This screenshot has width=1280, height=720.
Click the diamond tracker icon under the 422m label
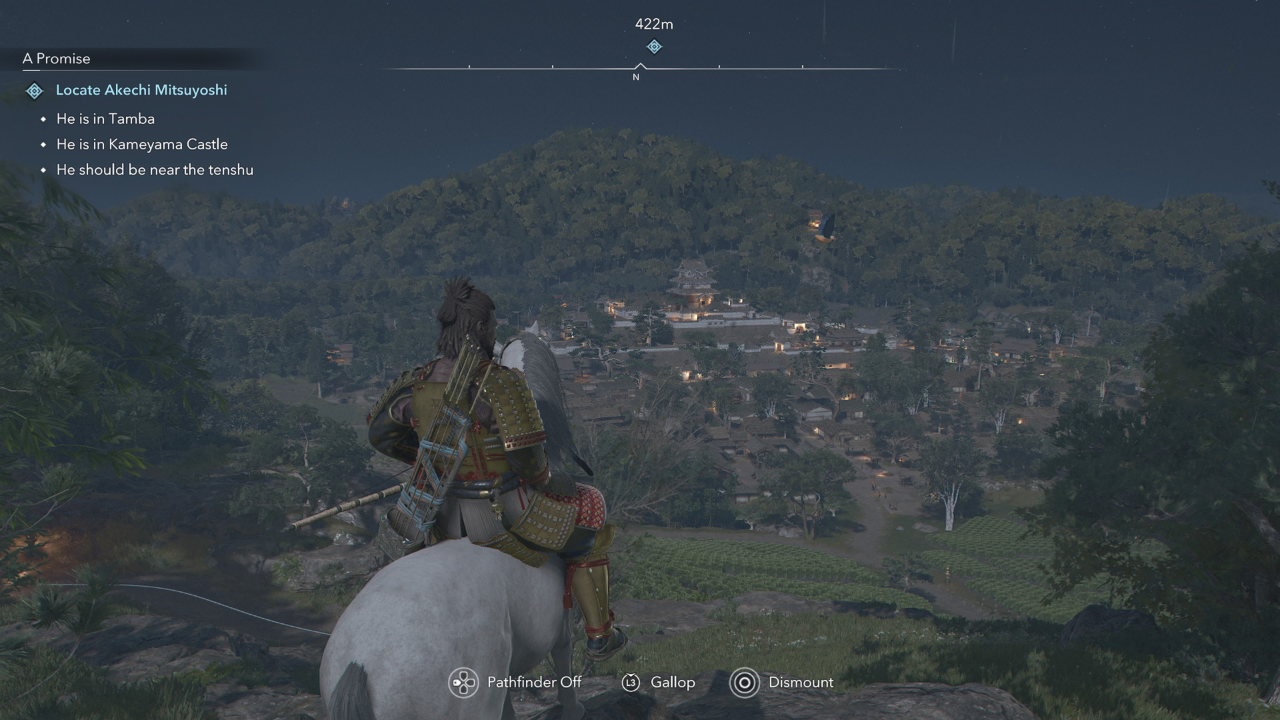(653, 46)
